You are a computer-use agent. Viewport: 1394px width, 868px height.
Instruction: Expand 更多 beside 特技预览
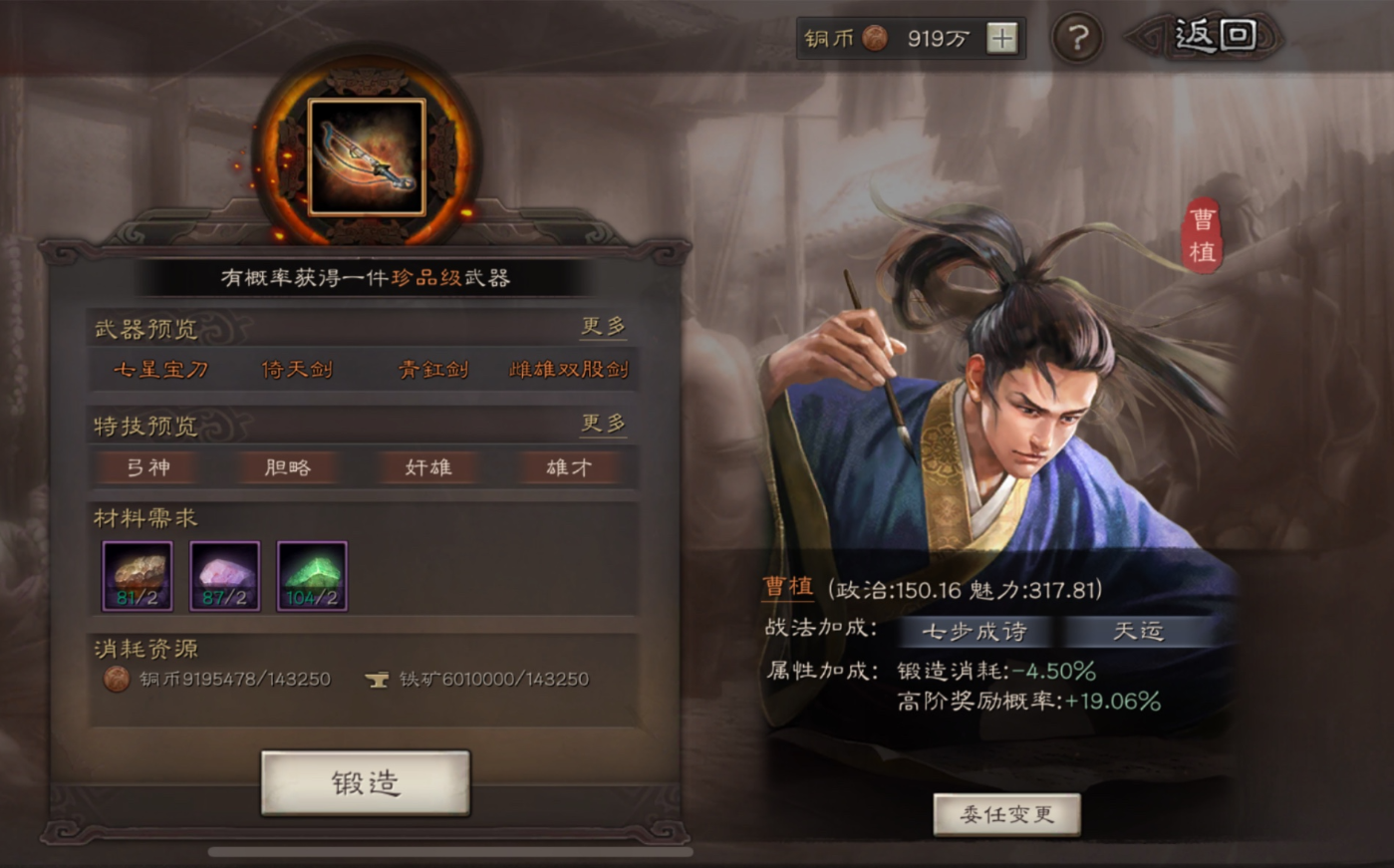click(605, 424)
